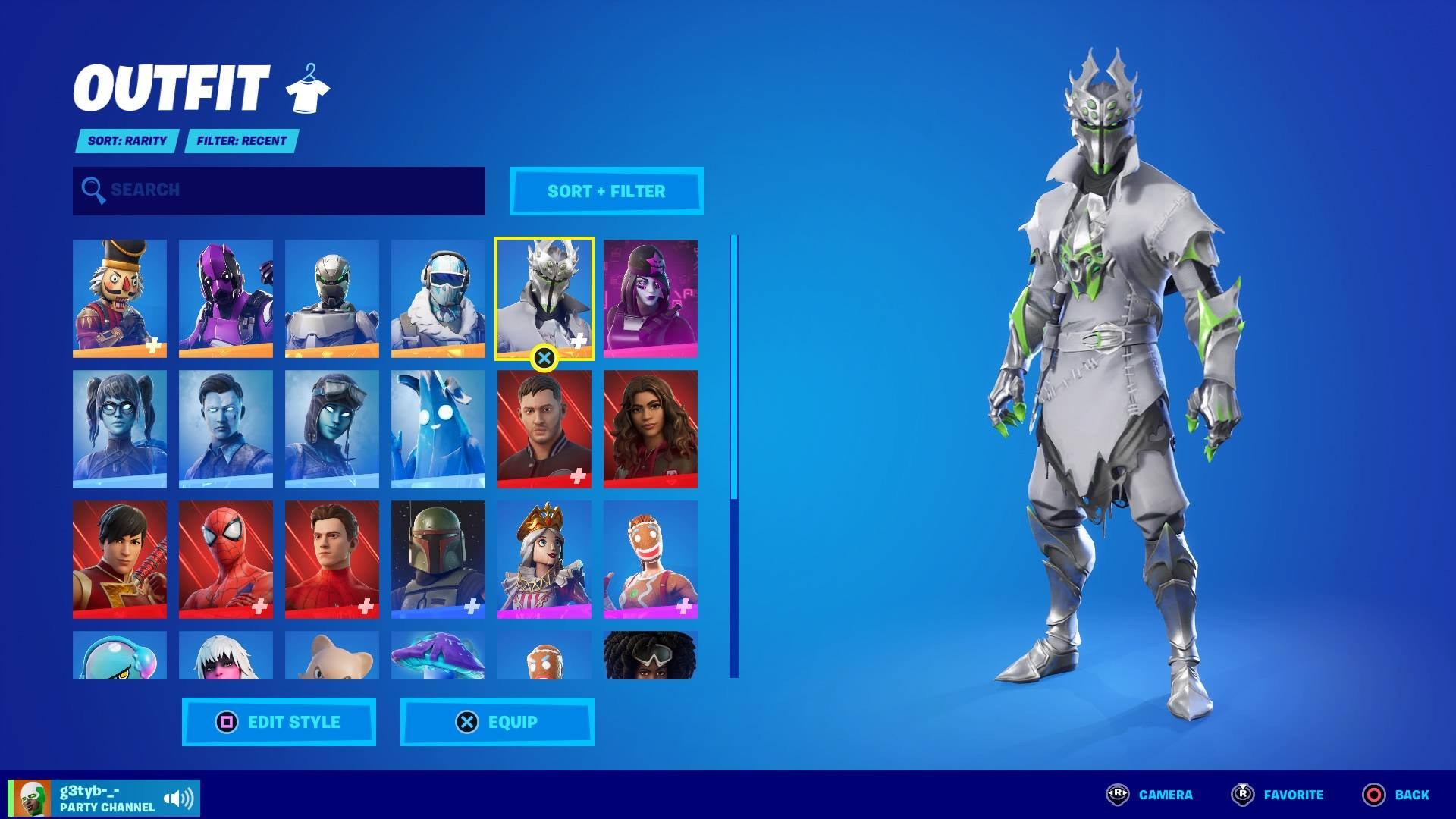Choose the unmasked Spider-Man outfit
1456x819 pixels.
tap(332, 559)
